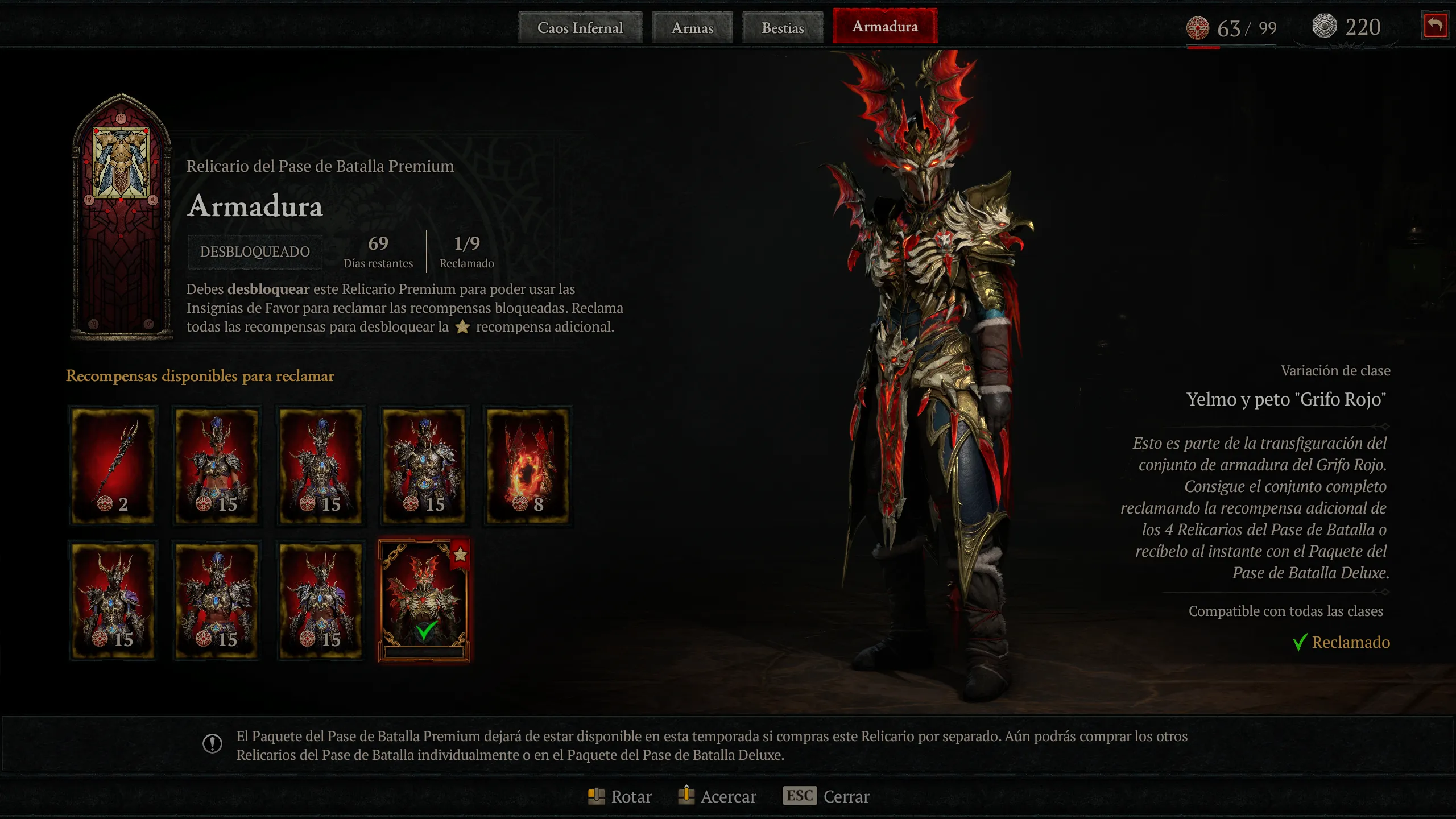Click the DESBLOQUEADO status button
The width and height of the screenshot is (1456, 819).
click(x=255, y=251)
